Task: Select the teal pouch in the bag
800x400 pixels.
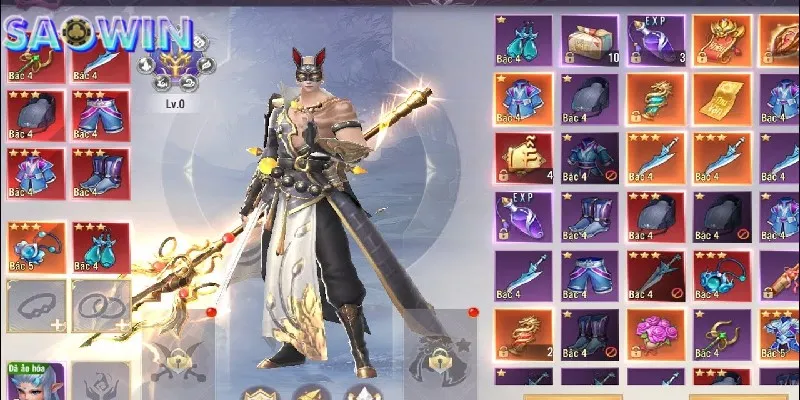Action: (x=523, y=41)
